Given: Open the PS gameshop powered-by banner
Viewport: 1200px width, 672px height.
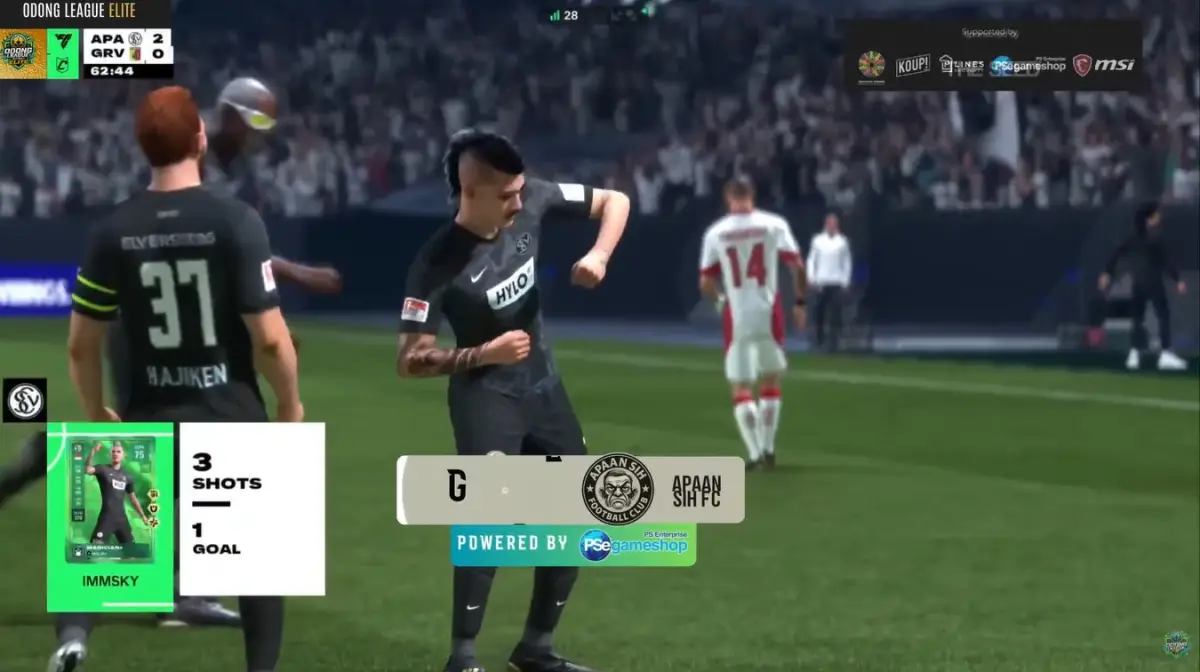Looking at the screenshot, I should (573, 544).
